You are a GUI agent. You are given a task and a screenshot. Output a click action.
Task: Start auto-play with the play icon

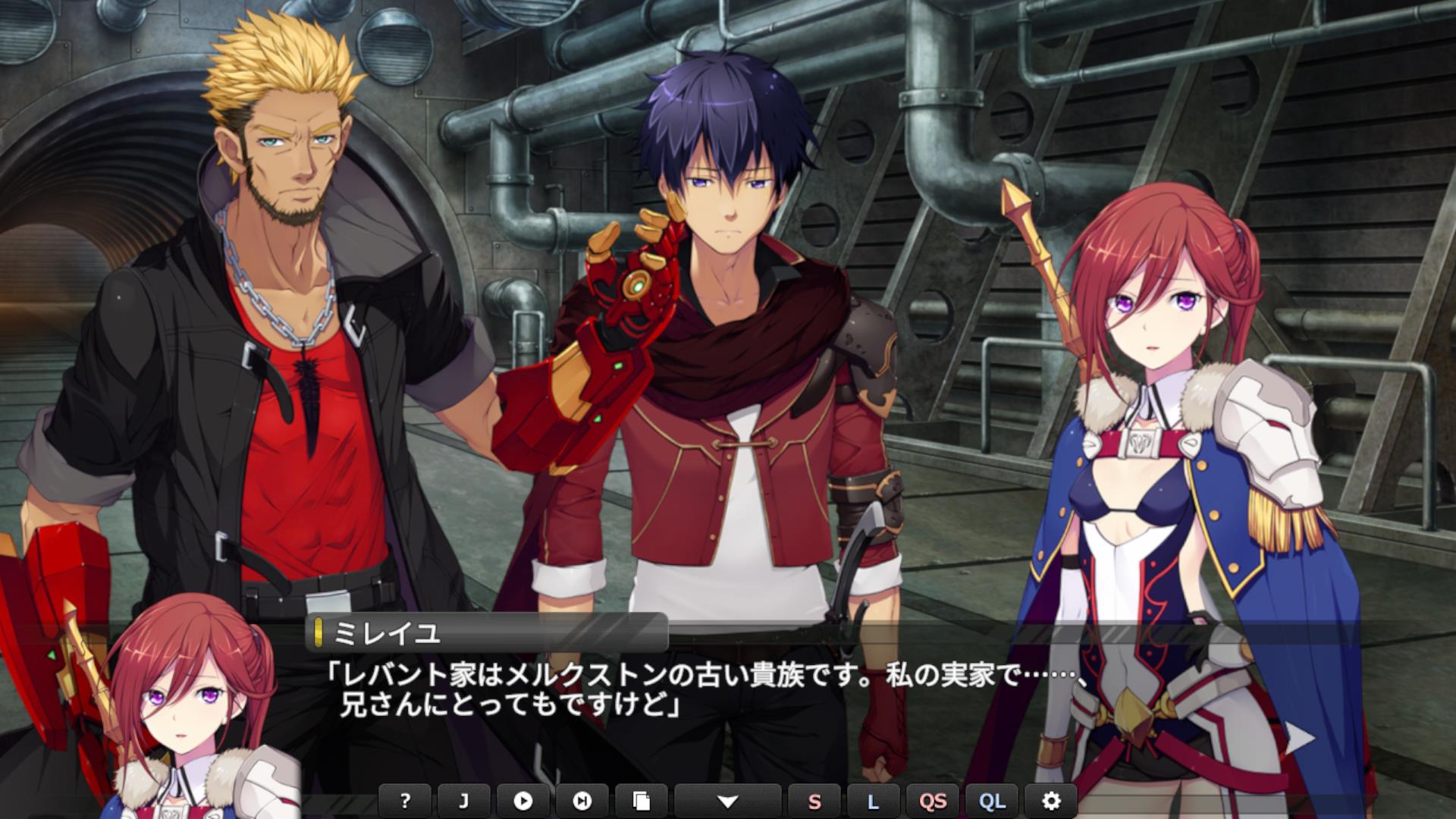pyautogui.click(x=523, y=801)
